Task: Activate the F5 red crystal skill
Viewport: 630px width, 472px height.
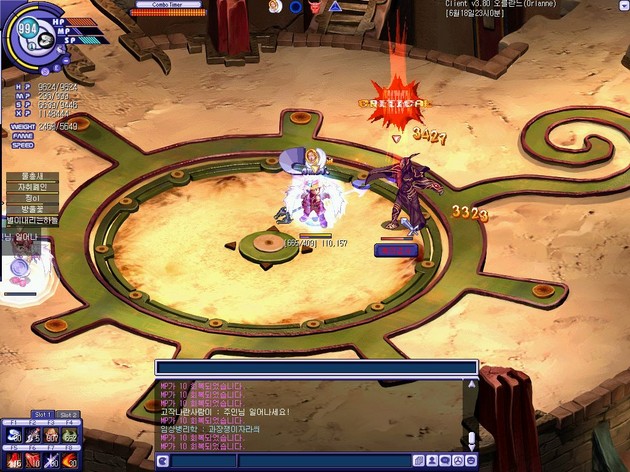Action: point(15,461)
